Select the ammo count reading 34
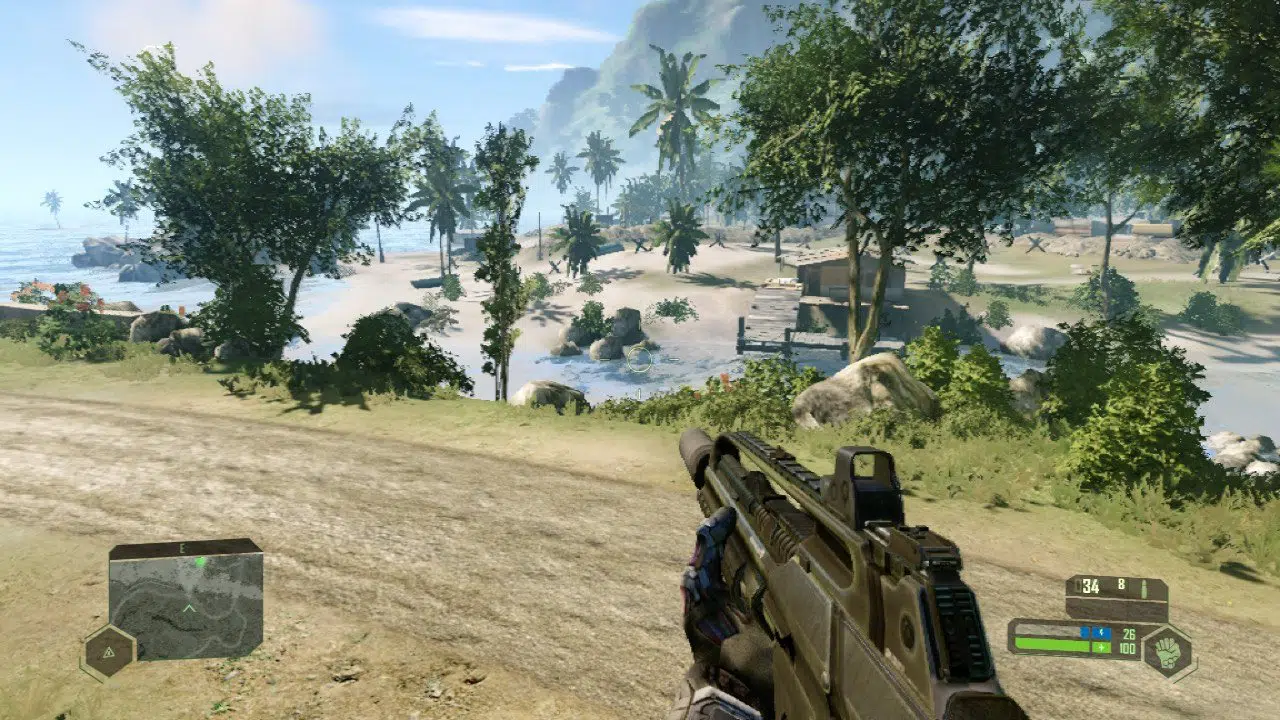The image size is (1280, 720). (1090, 585)
